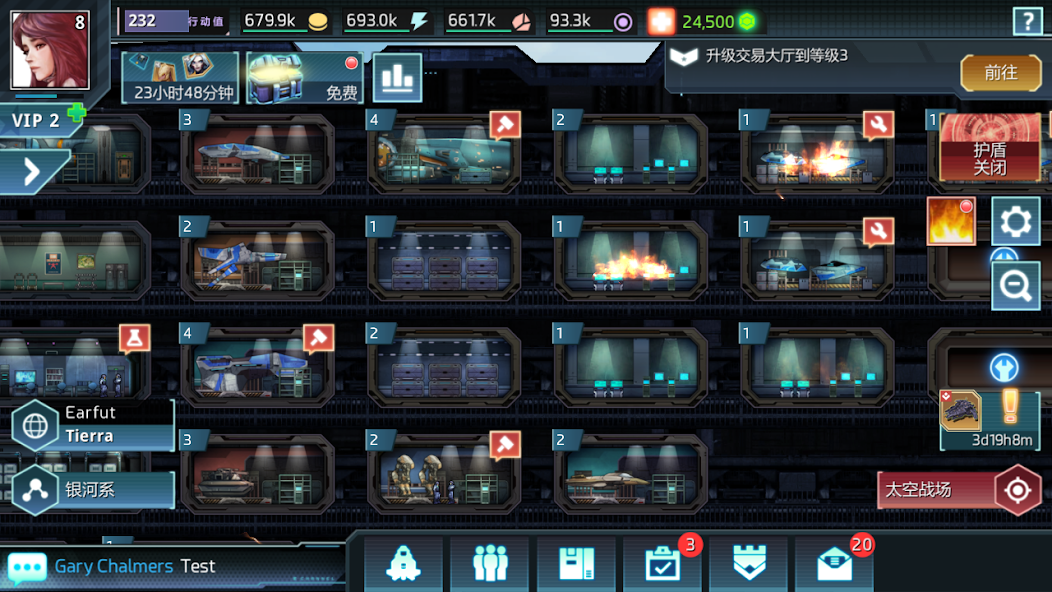The width and height of the screenshot is (1052, 592).
Task: Open the mail inbox with 20 badge
Action: (834, 565)
